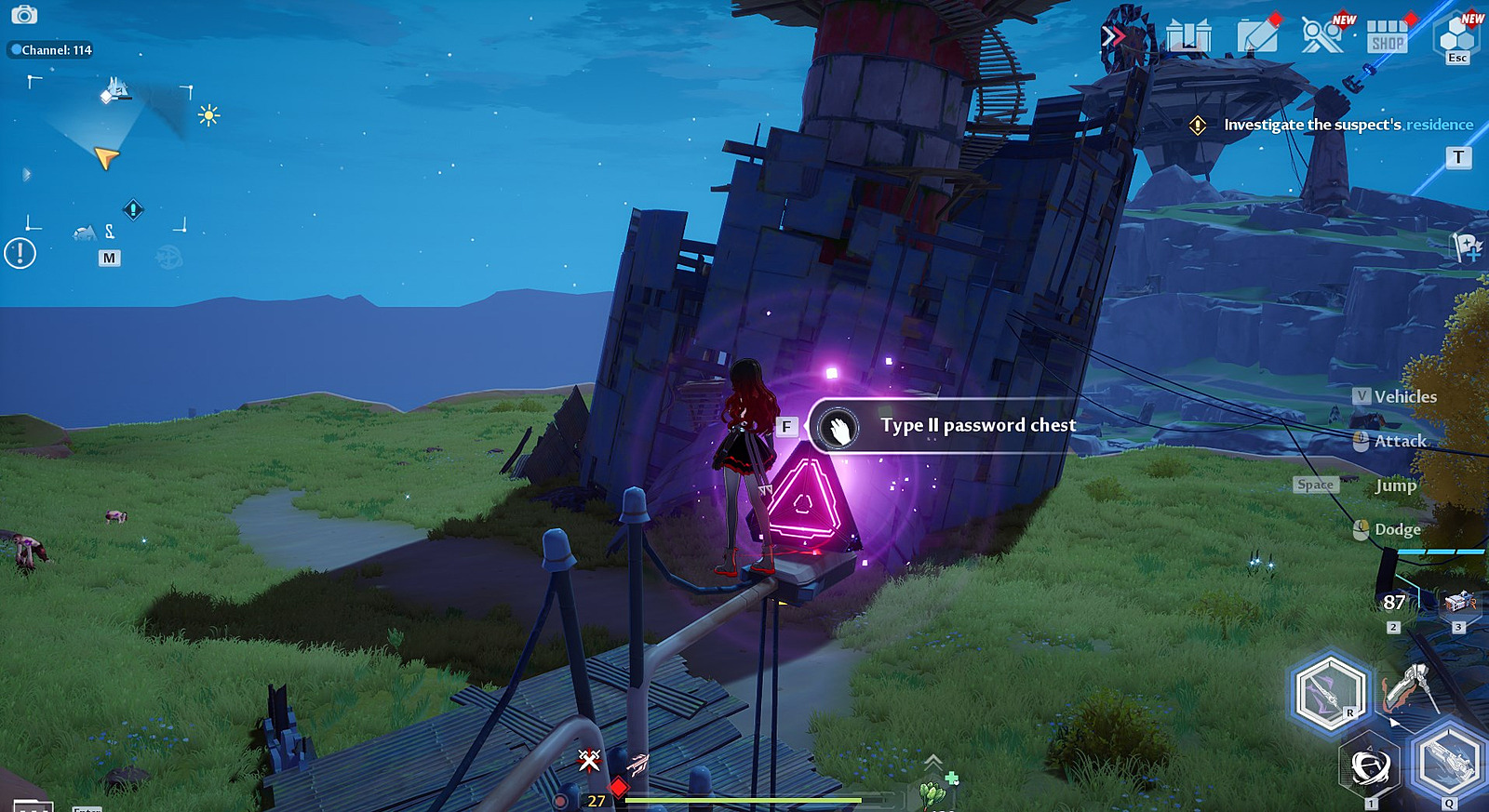
Task: Open the camera photo mode
Action: point(23,15)
